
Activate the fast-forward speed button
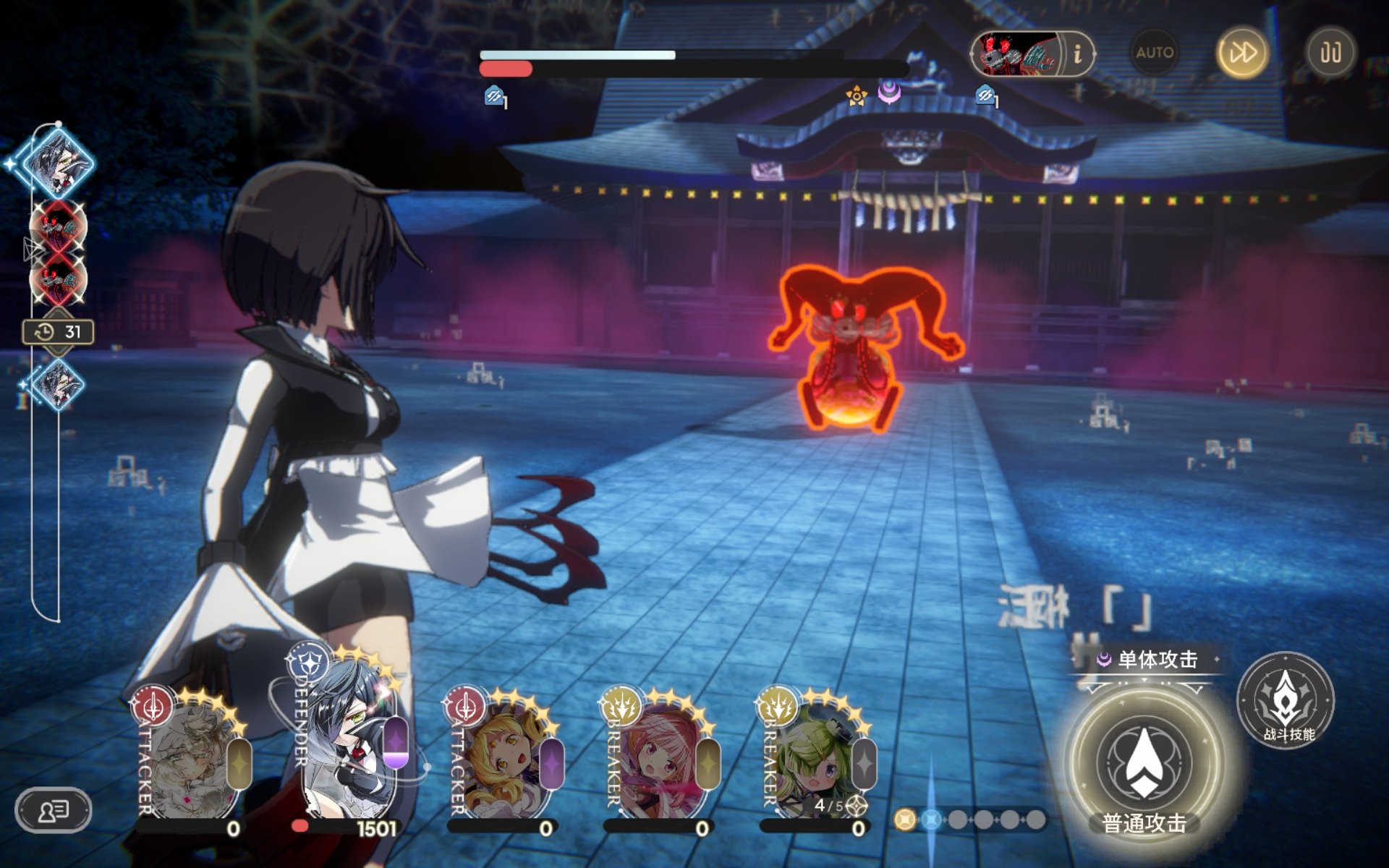1242,53
